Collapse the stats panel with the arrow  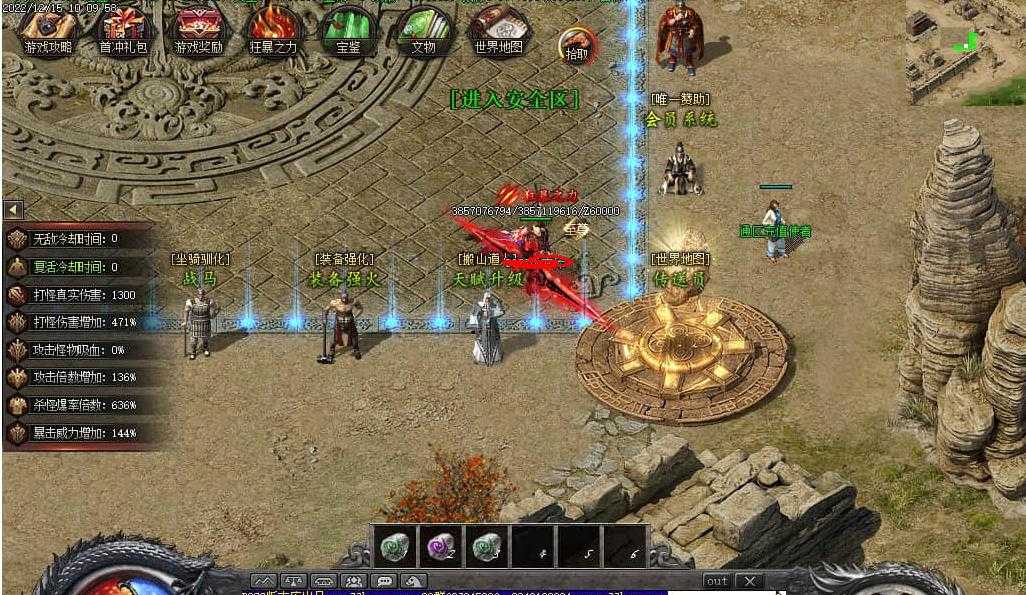click(x=14, y=210)
